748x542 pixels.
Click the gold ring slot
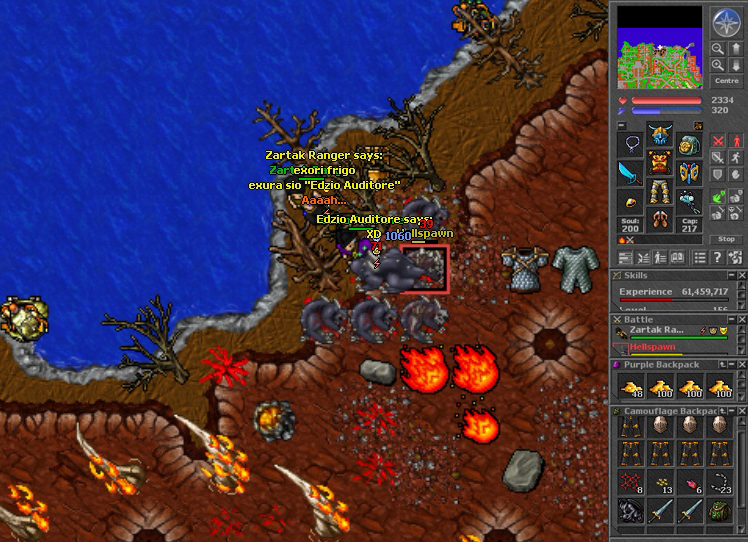[630, 203]
